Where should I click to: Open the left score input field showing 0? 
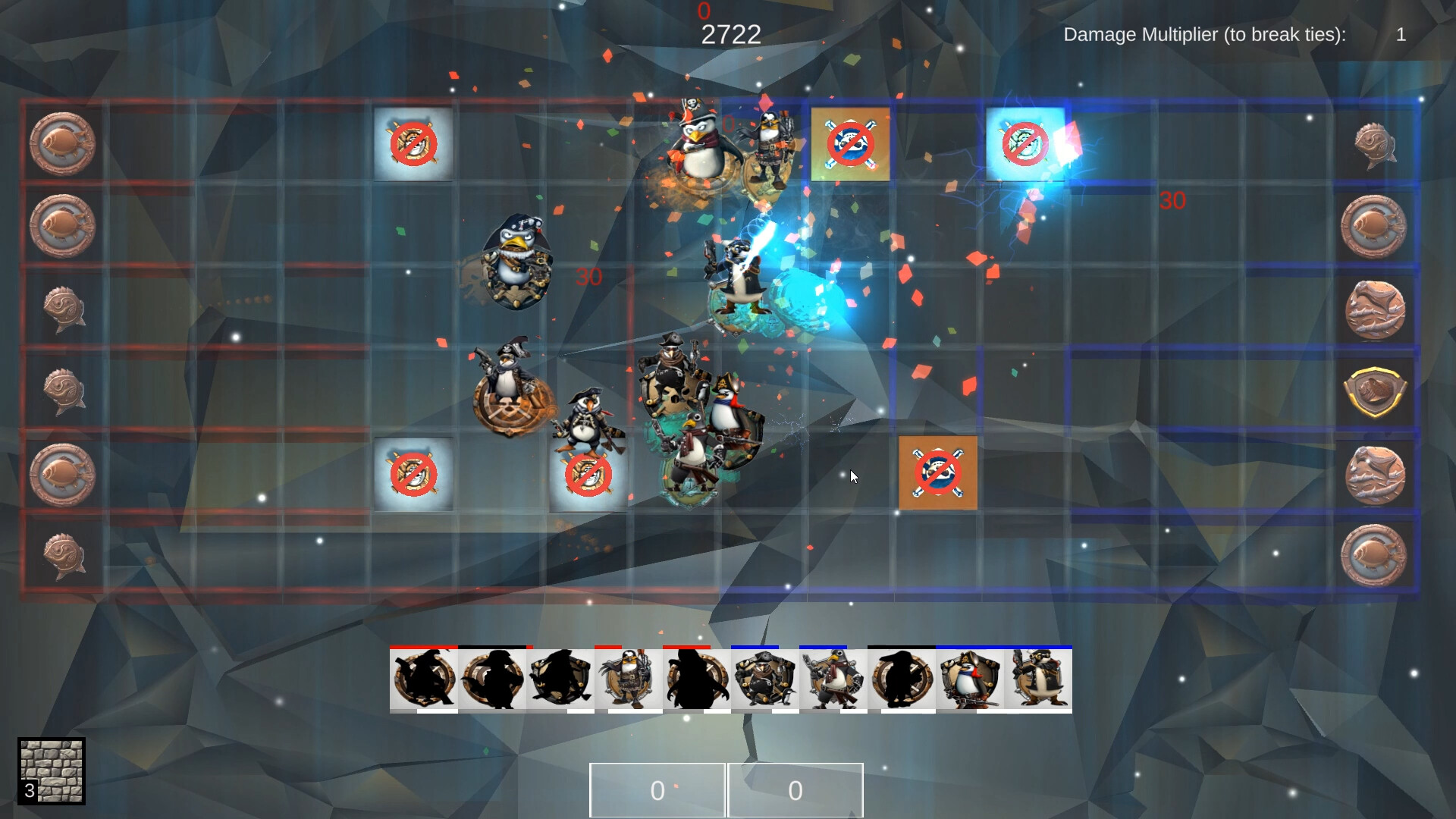coord(657,789)
